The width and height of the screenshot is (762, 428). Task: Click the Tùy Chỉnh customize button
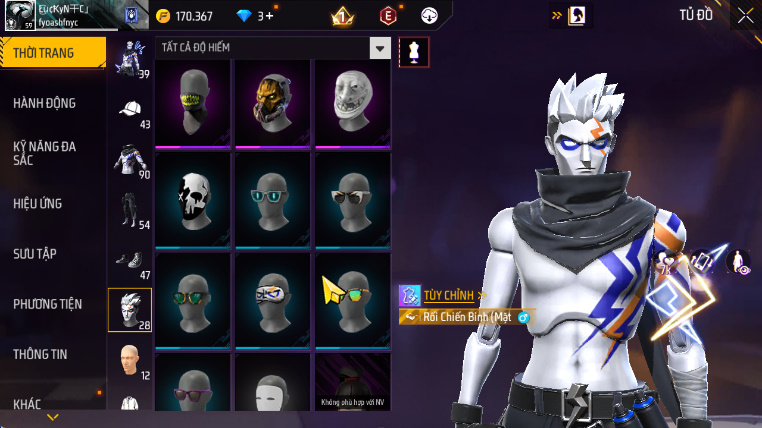click(445, 295)
